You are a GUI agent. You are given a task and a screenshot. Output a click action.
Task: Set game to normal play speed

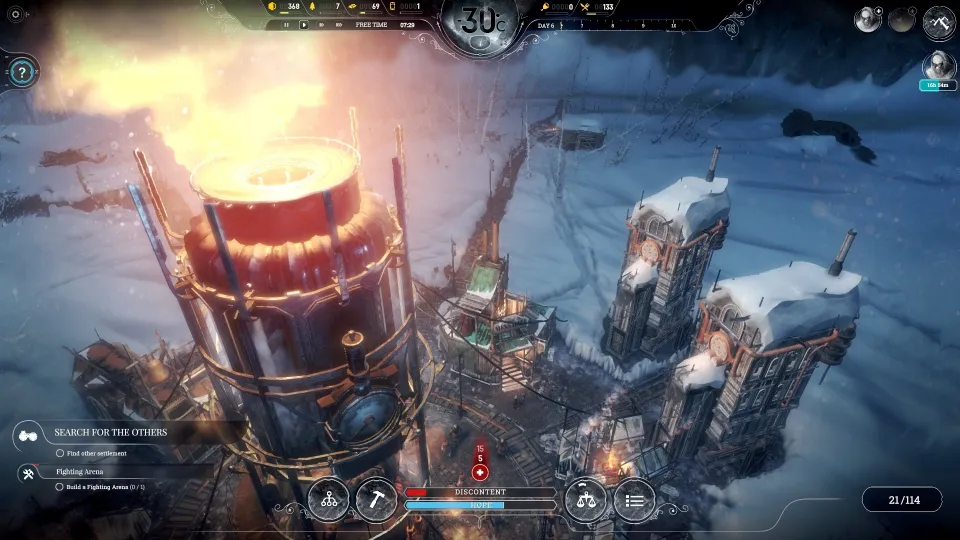(x=304, y=25)
